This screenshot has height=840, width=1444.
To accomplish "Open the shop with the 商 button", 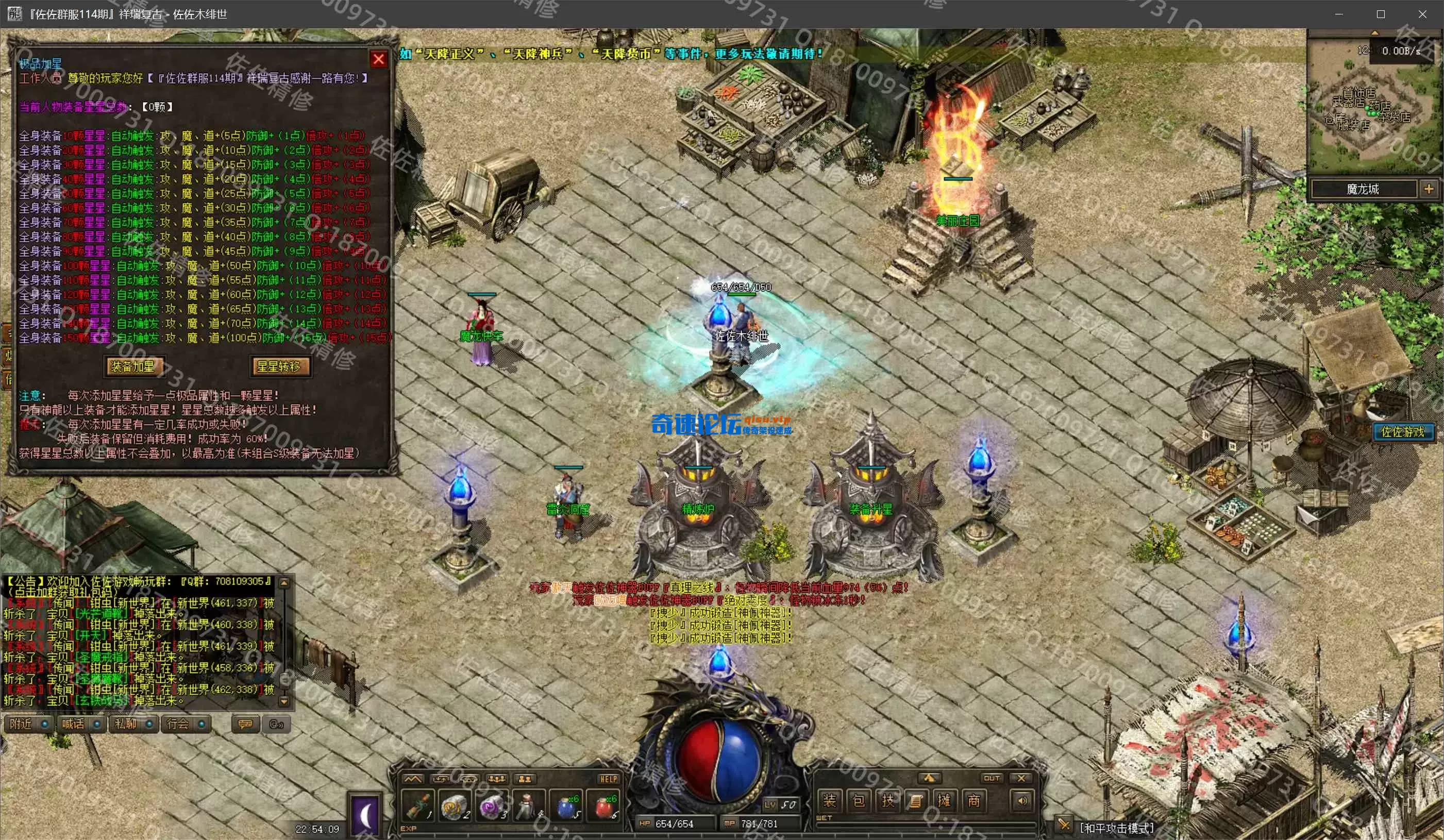I will [x=974, y=800].
